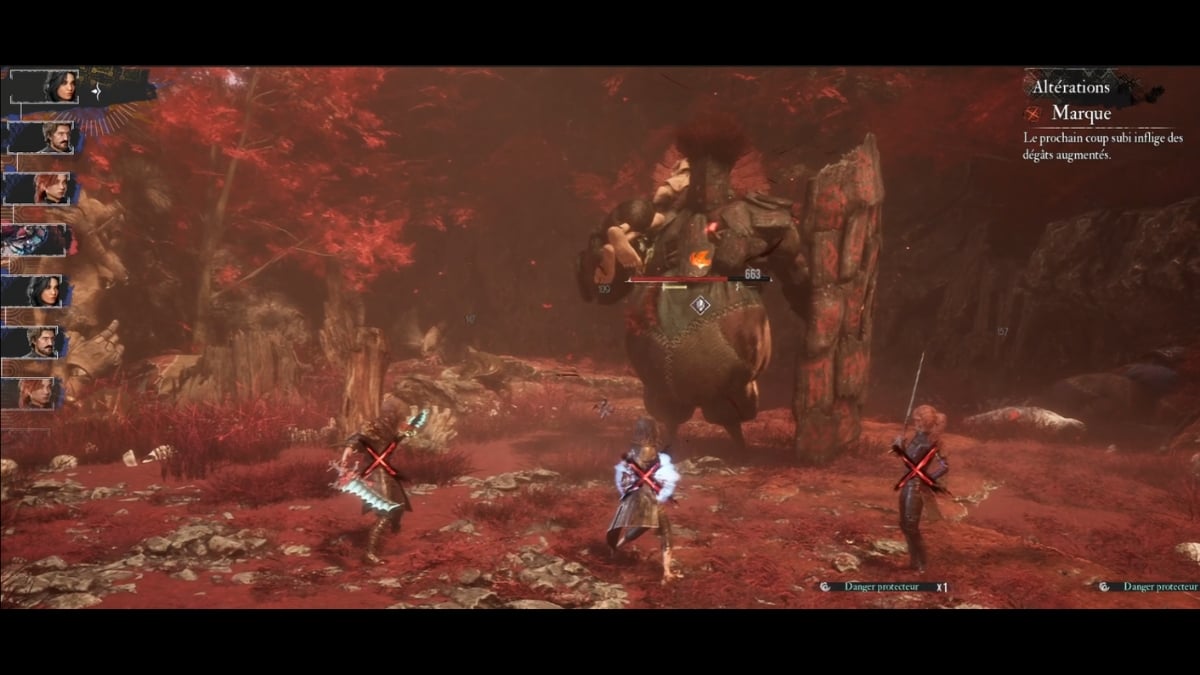Click the flame icon above the enemy's health bar
The width and height of the screenshot is (1200, 675).
coord(700,260)
